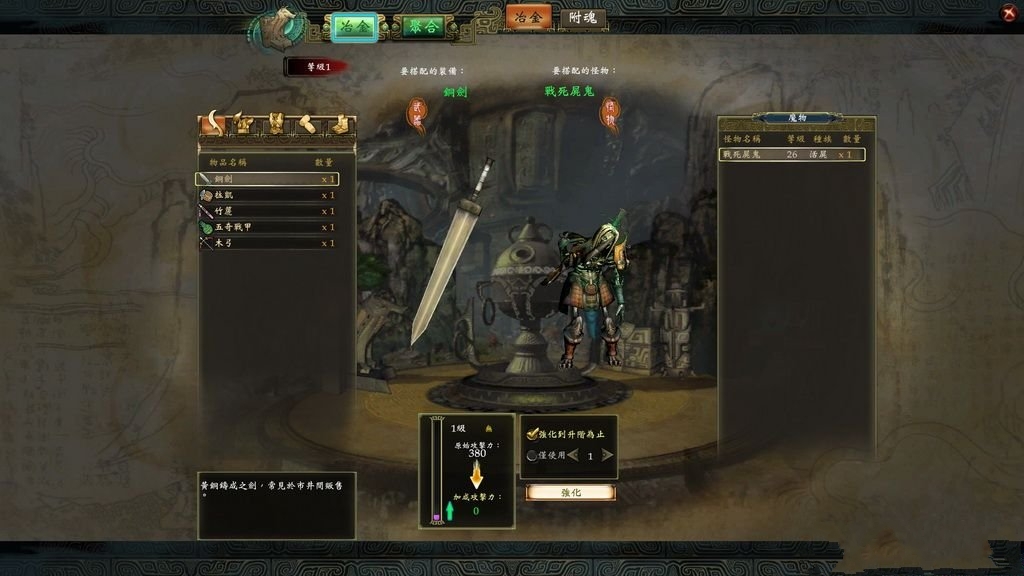Select the orange 冶金 sub-tab

[x=529, y=17]
